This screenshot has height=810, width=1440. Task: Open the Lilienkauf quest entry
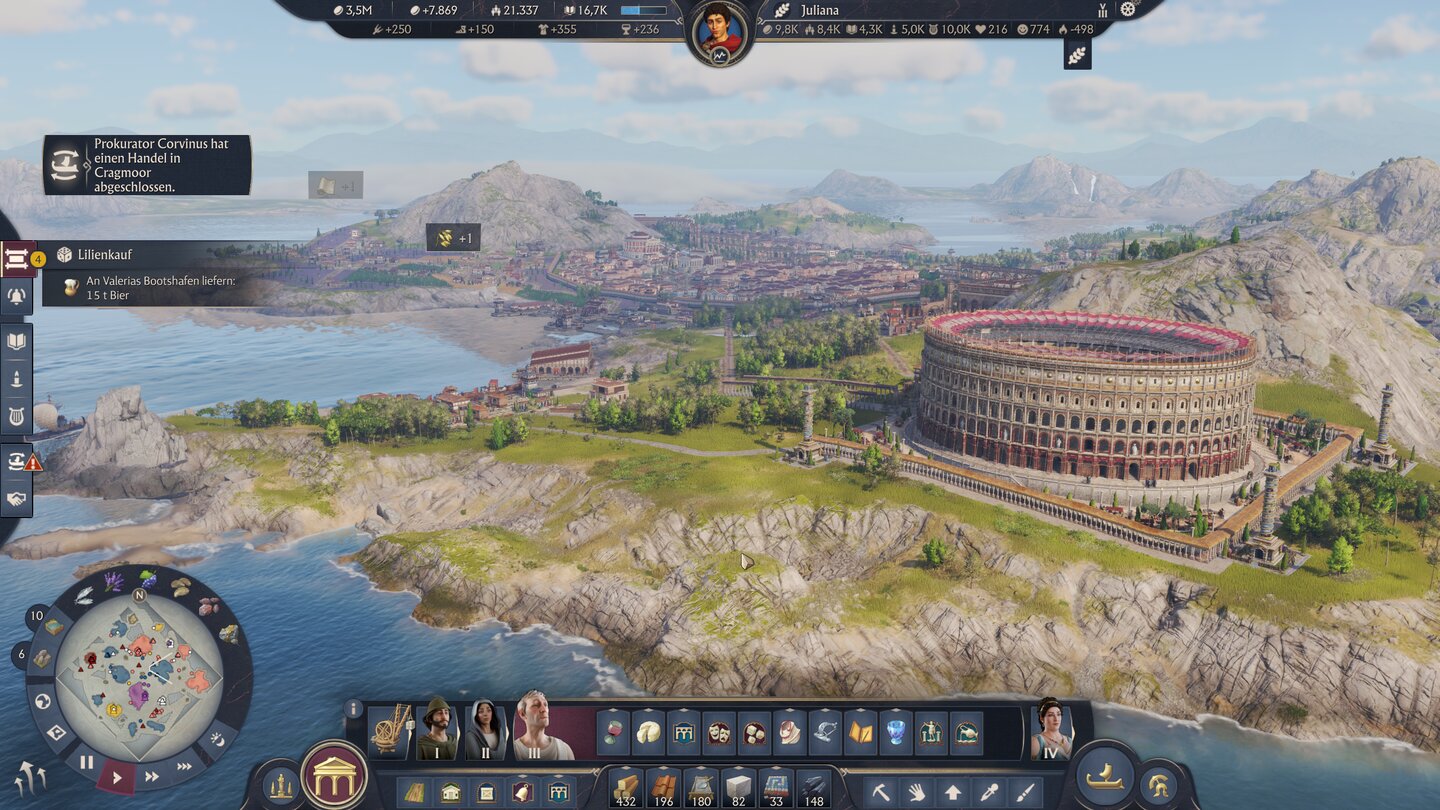tap(105, 255)
